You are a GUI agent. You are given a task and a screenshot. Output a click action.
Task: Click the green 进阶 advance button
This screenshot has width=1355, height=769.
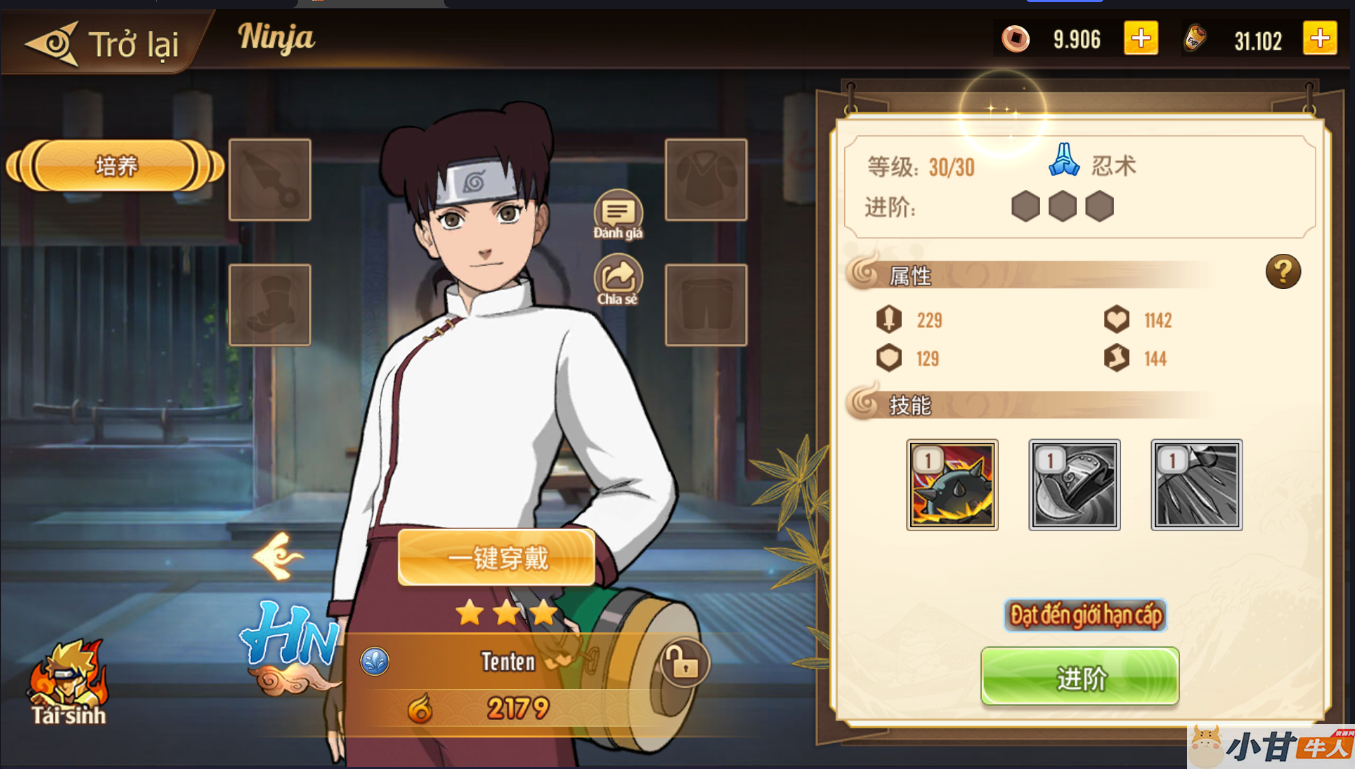(x=1080, y=677)
